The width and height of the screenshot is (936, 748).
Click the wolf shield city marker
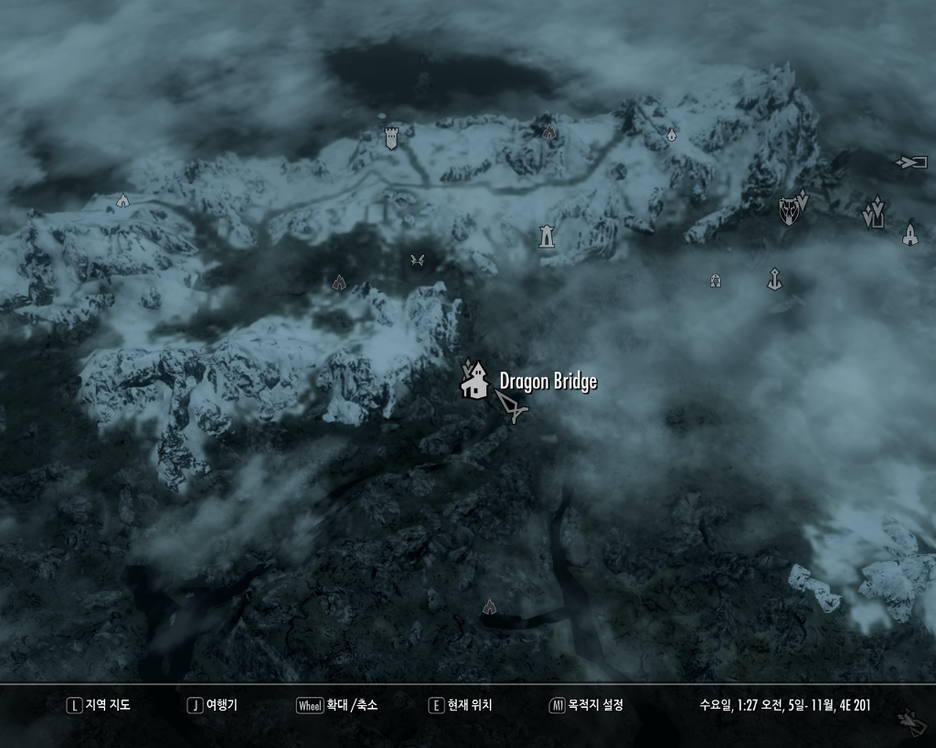pos(789,210)
